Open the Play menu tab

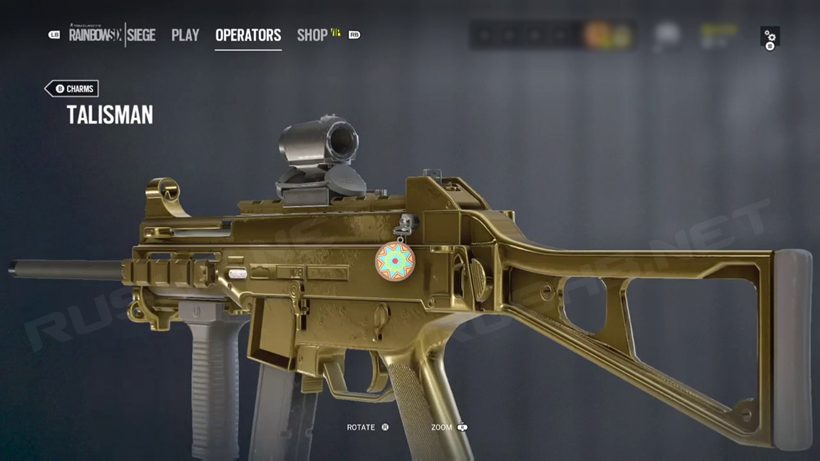coord(185,35)
